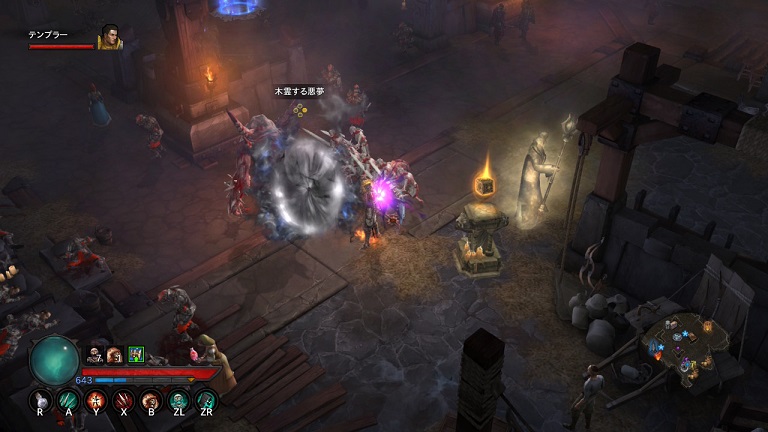Use the teal book skill icon

206,401
